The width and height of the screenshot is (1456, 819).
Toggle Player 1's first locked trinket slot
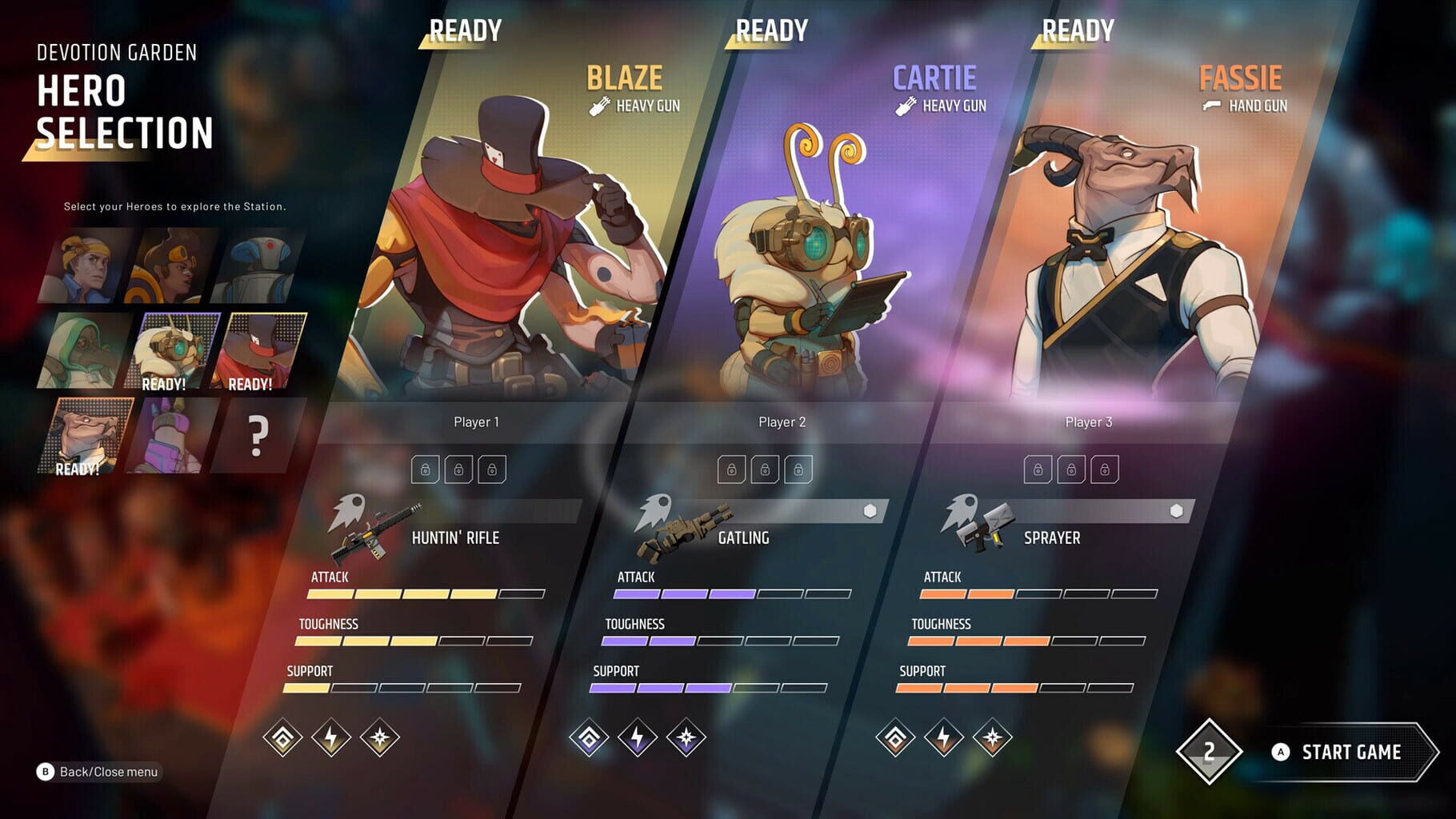coord(424,469)
